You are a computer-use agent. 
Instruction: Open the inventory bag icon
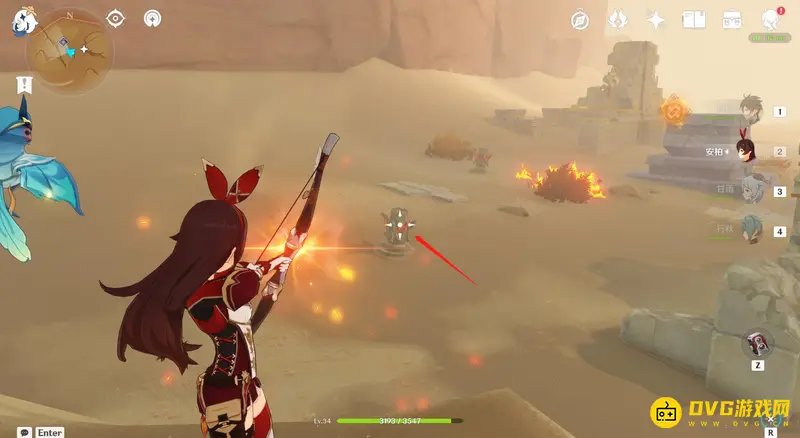click(732, 19)
